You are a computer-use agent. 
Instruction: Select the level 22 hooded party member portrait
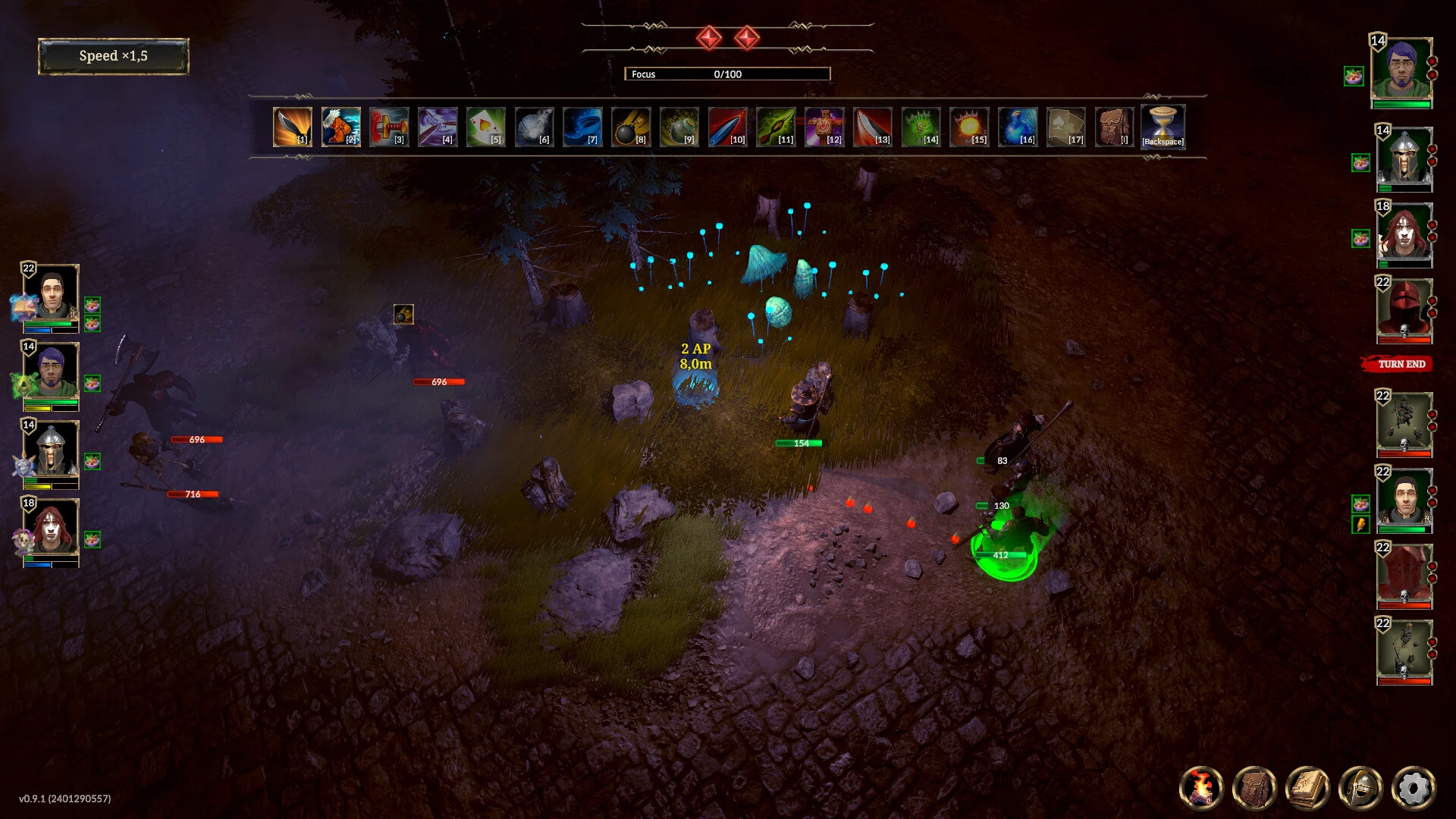click(x=51, y=294)
